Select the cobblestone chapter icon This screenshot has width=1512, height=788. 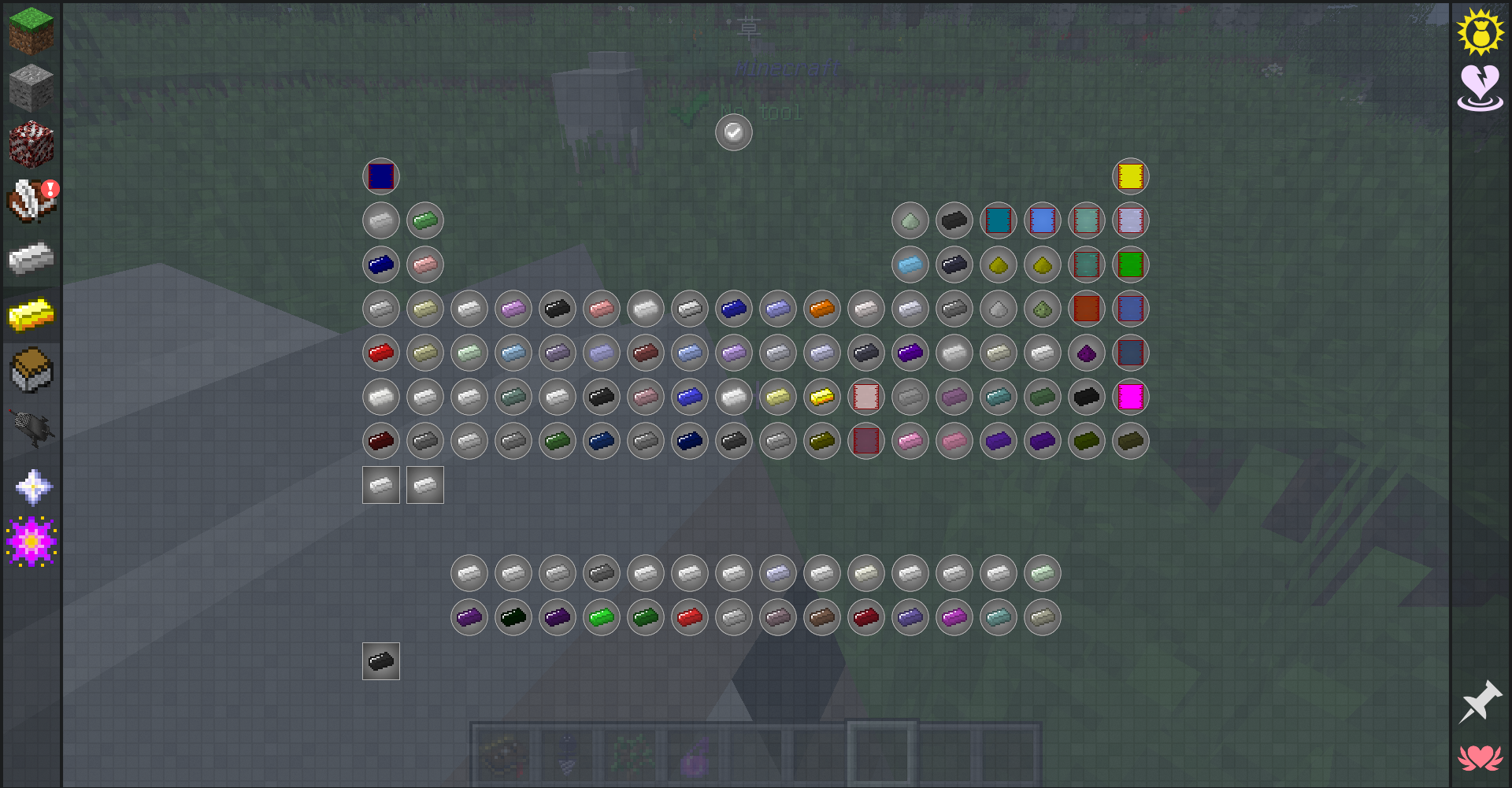pos(30,87)
